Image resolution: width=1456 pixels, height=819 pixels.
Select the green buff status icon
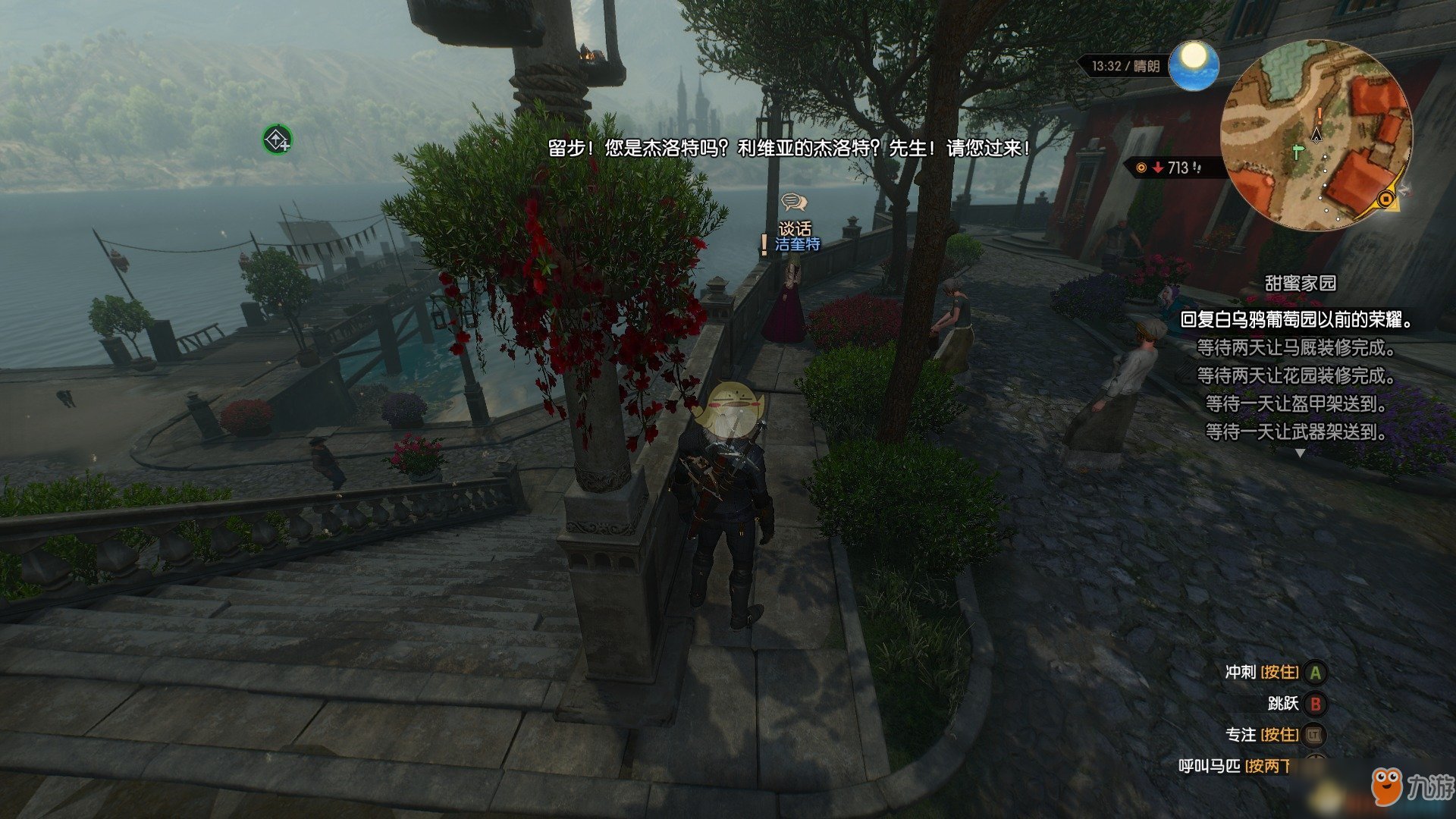(x=277, y=140)
